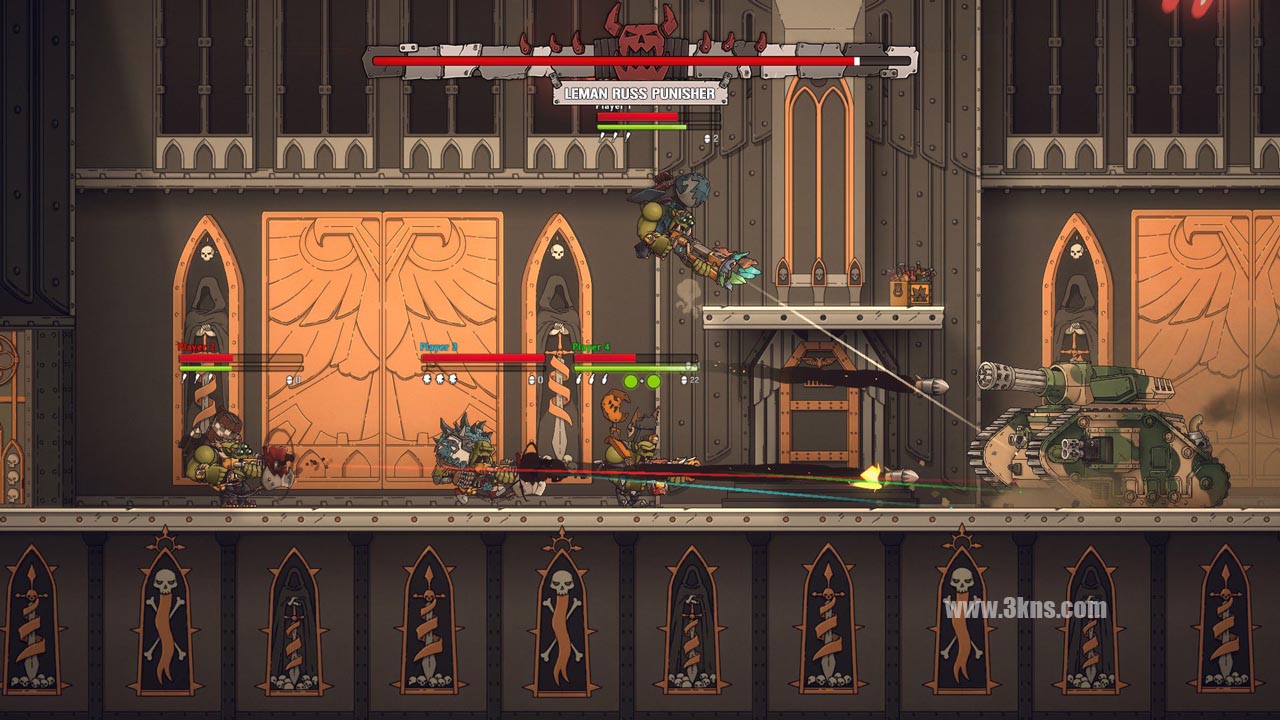Click the Player 3 name label
This screenshot has height=720, width=1280.
(x=439, y=344)
